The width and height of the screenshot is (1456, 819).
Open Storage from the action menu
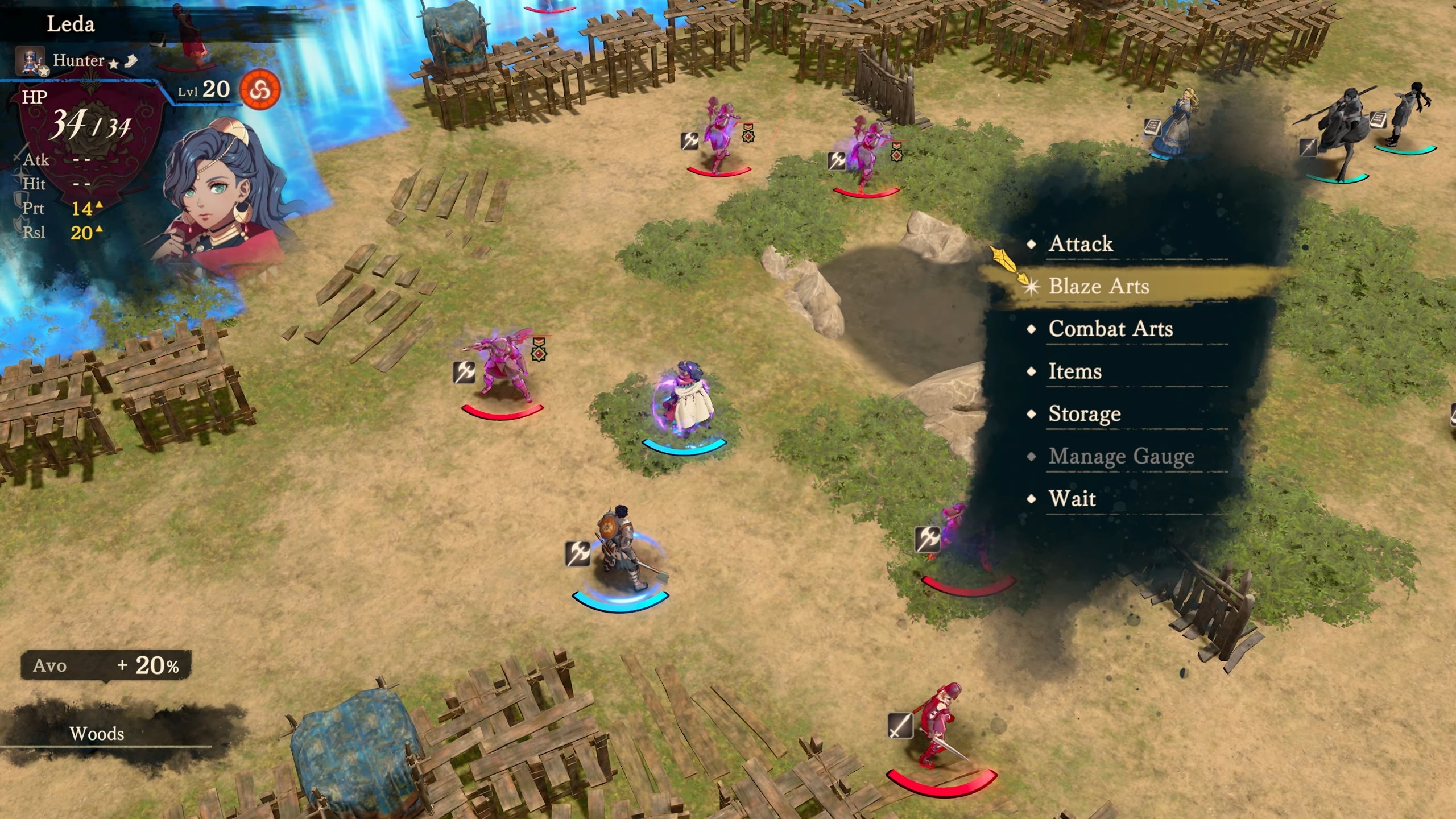1084,414
